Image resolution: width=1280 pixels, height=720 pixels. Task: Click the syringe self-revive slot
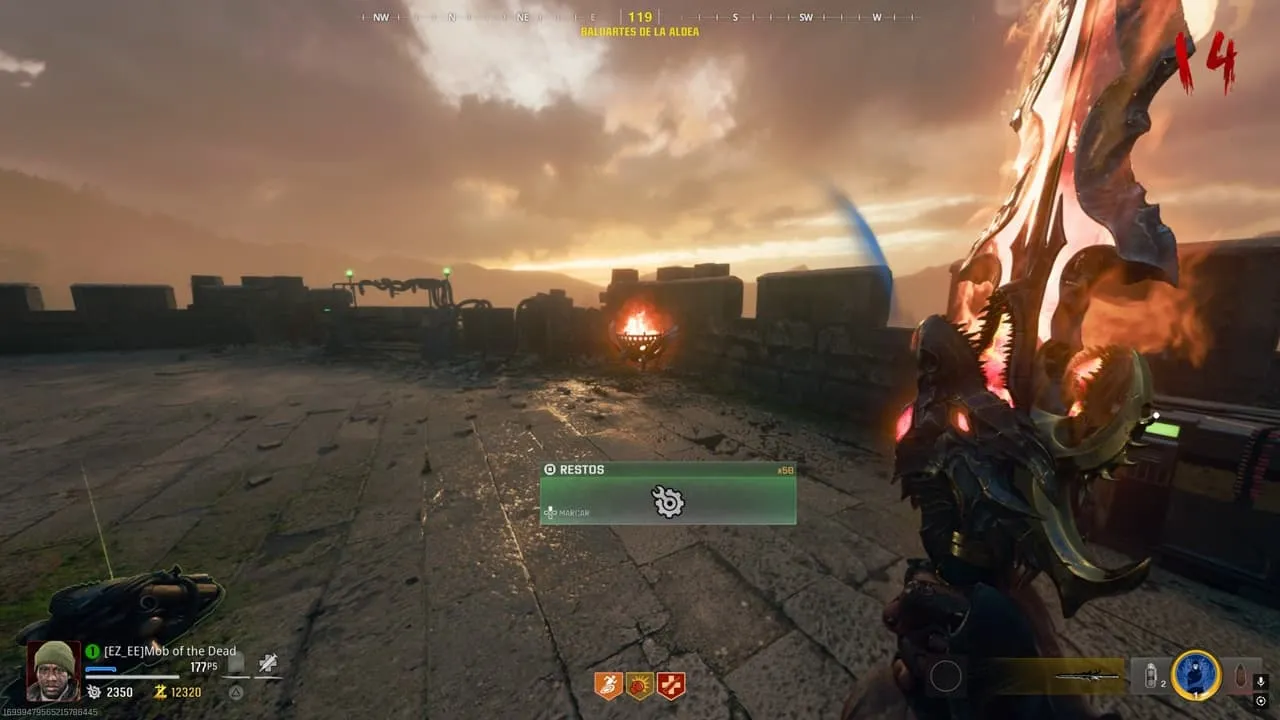268,662
